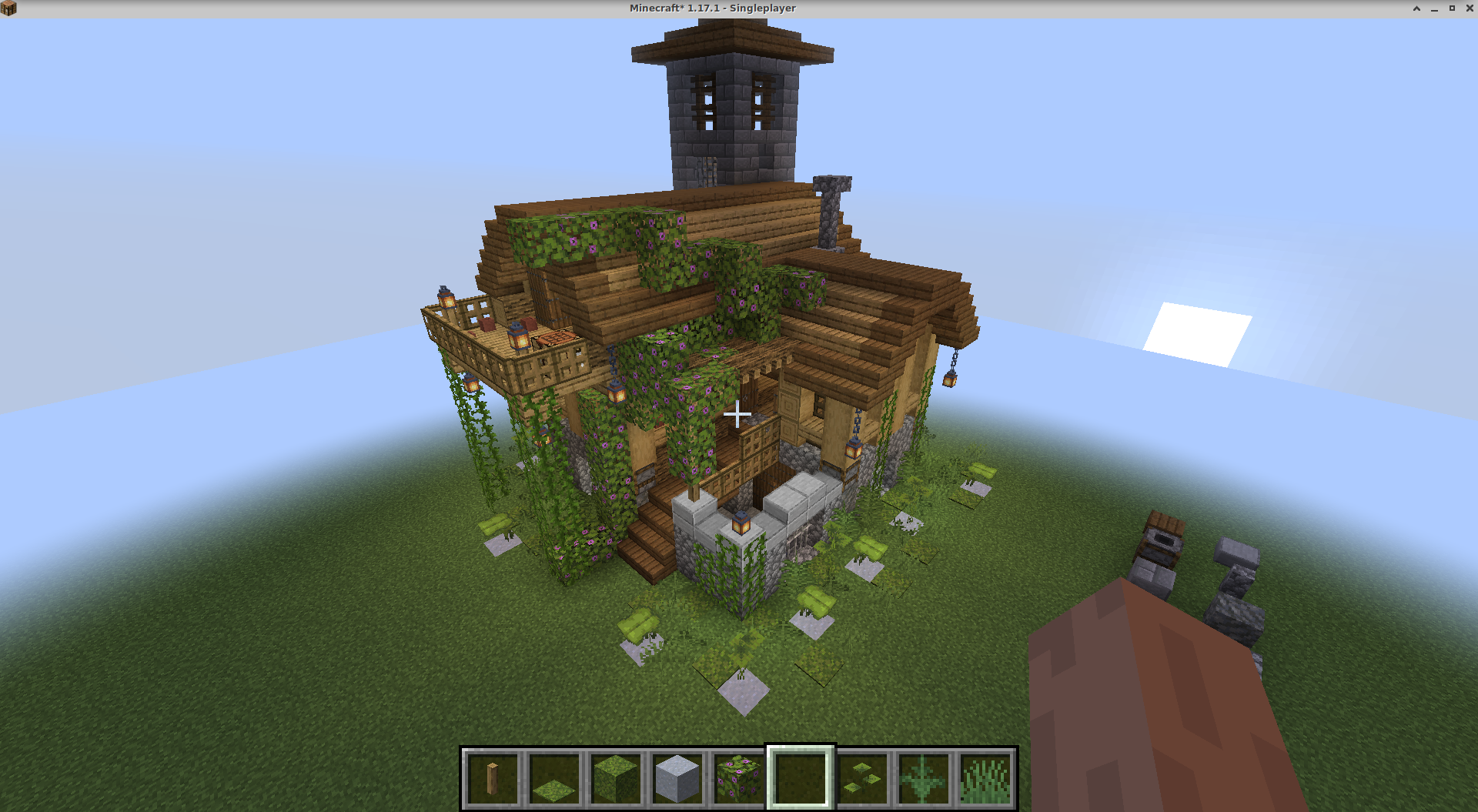
Task: Click the Minecraft grass block icon in the title bar
Action: coord(8,8)
